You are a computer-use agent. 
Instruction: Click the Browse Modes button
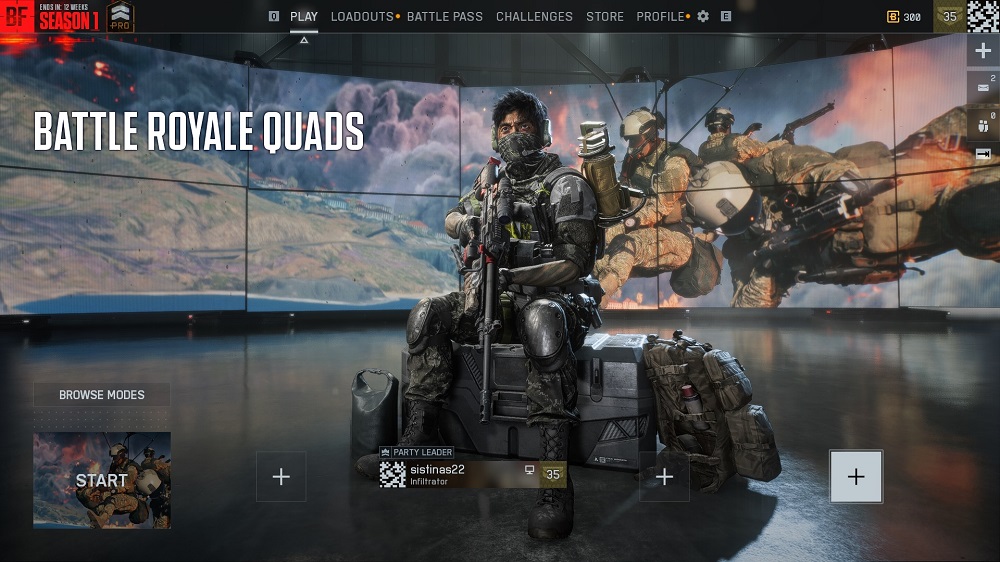(x=101, y=395)
